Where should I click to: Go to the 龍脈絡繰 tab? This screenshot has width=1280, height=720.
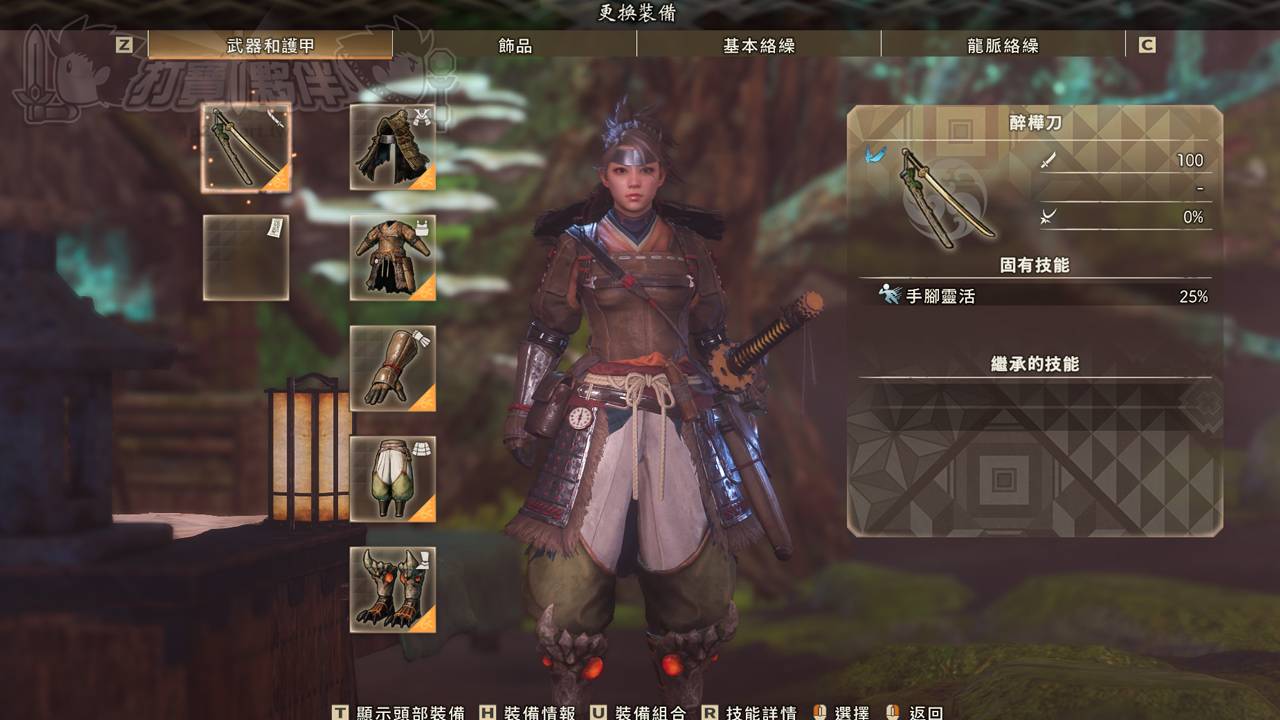coord(1003,45)
